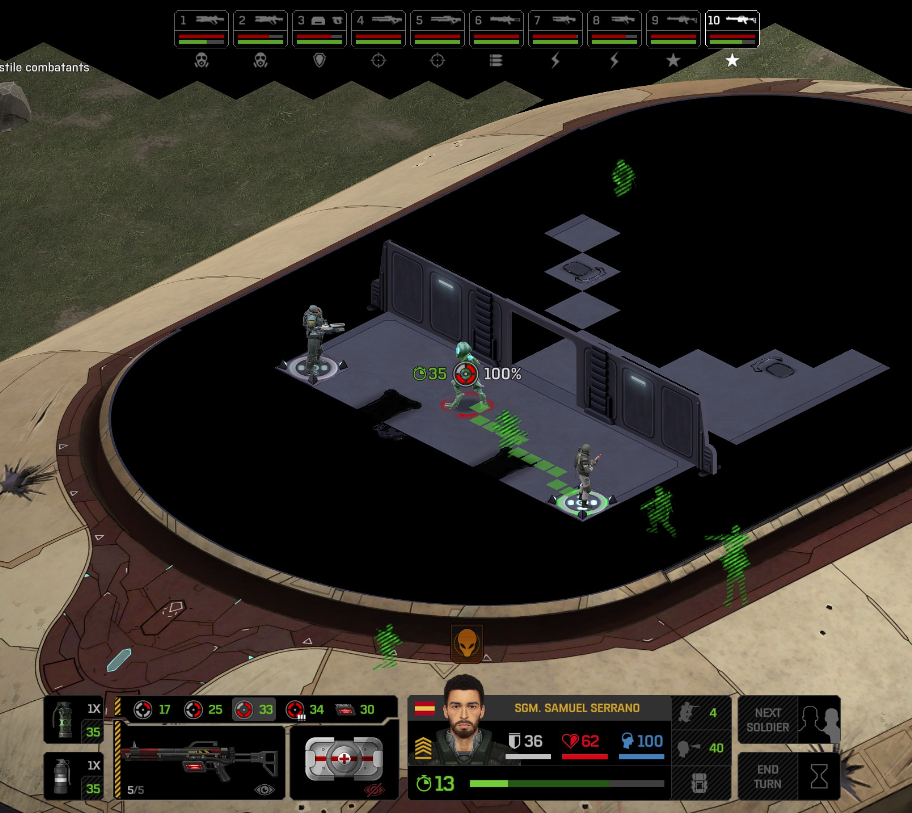This screenshot has height=813, width=912.
Task: Select the 25 TU shot mode
Action: point(204,710)
